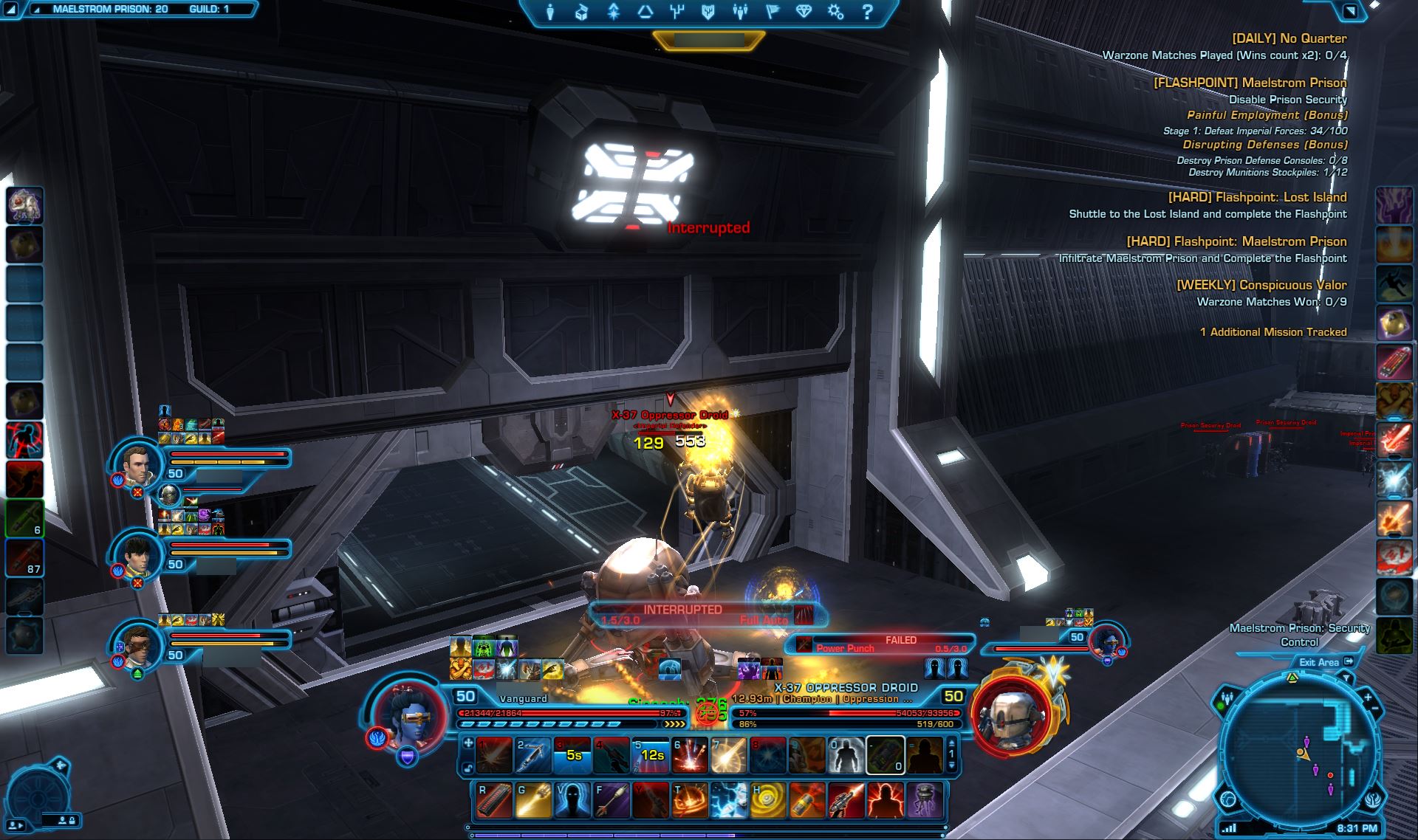Use the golden blast ability in slot 7

pos(729,755)
